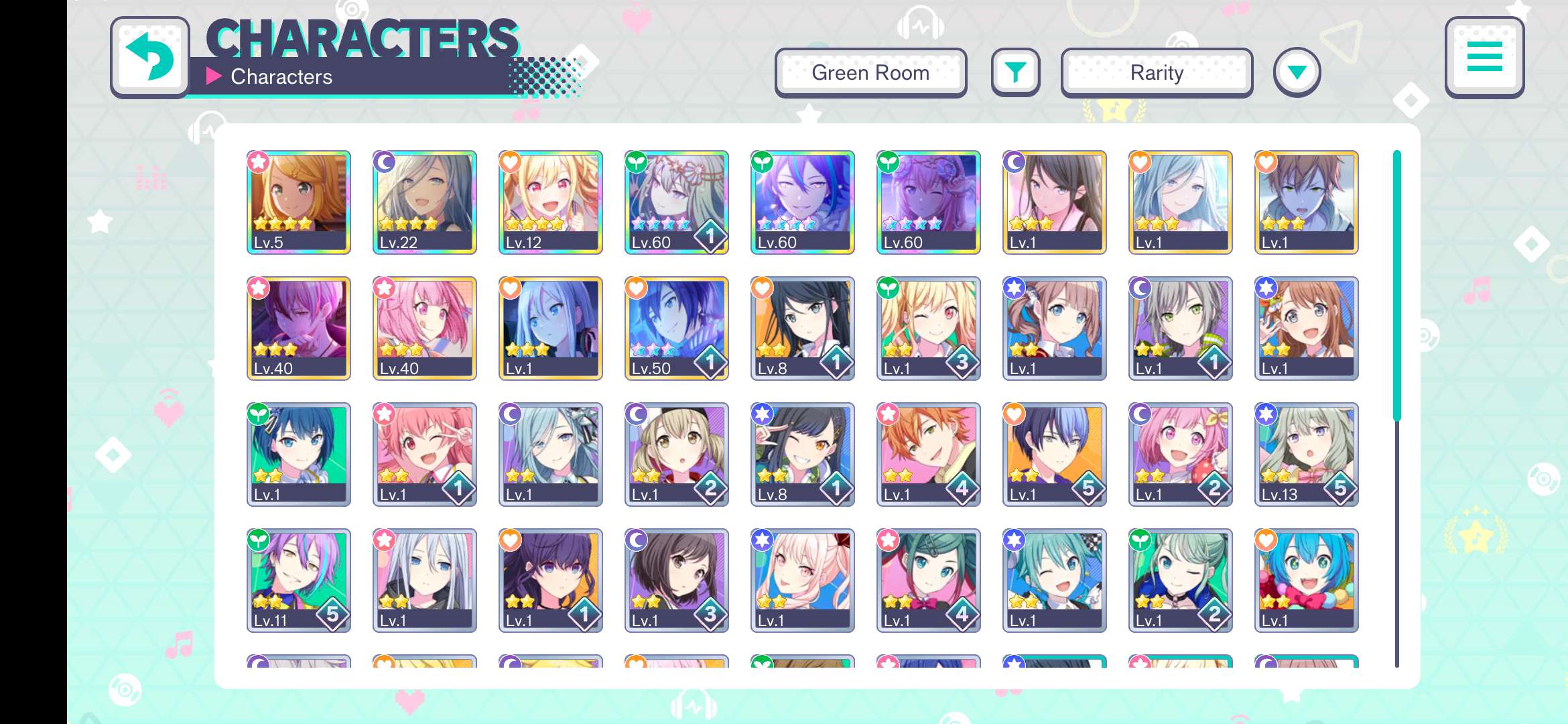Select the winking blonde two-star card
The image size is (1568, 724).
click(929, 328)
